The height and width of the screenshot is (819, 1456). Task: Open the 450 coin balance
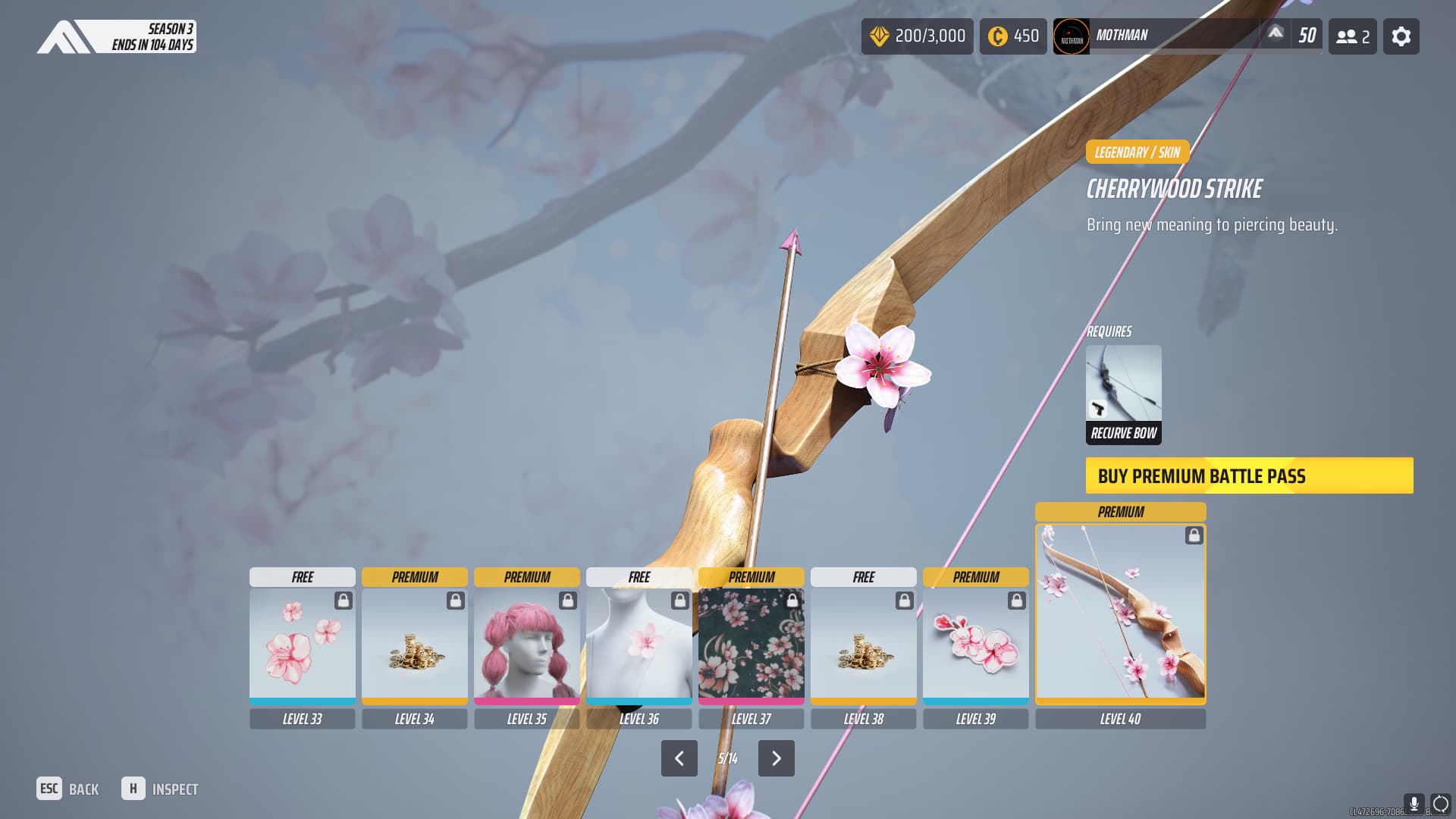coord(1012,36)
